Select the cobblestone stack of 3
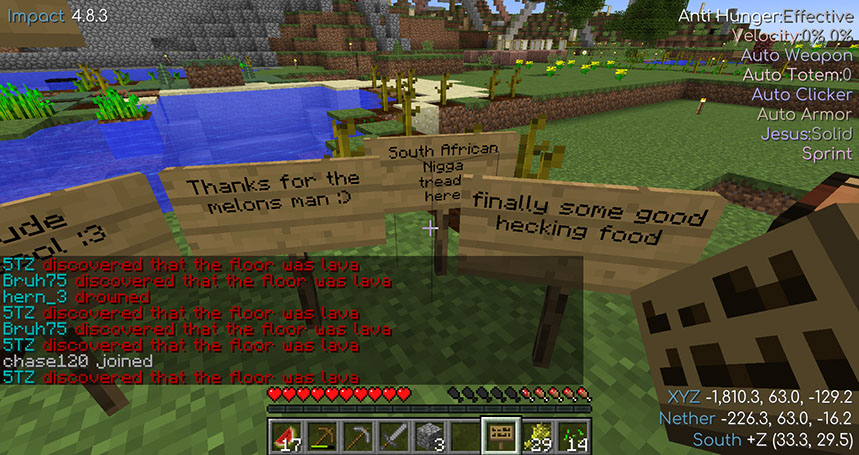 [x=429, y=435]
